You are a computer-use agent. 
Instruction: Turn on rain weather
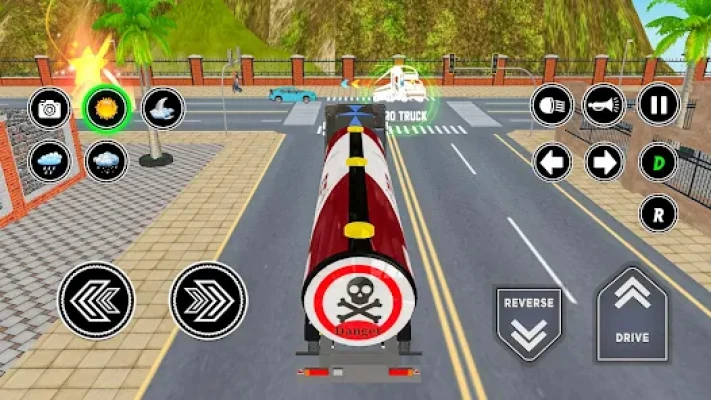click(49, 160)
